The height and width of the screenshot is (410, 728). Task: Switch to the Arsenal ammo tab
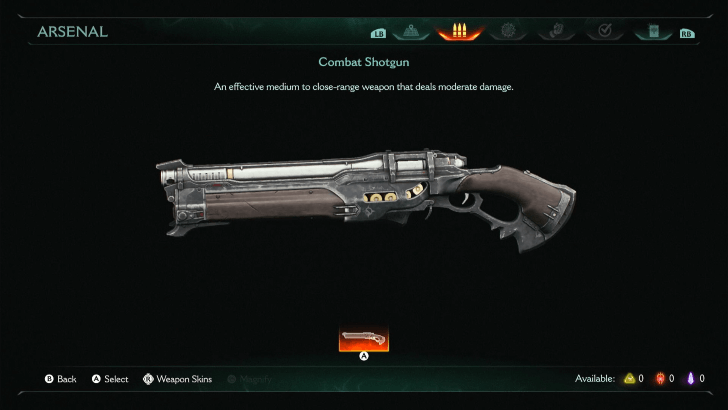point(459,31)
